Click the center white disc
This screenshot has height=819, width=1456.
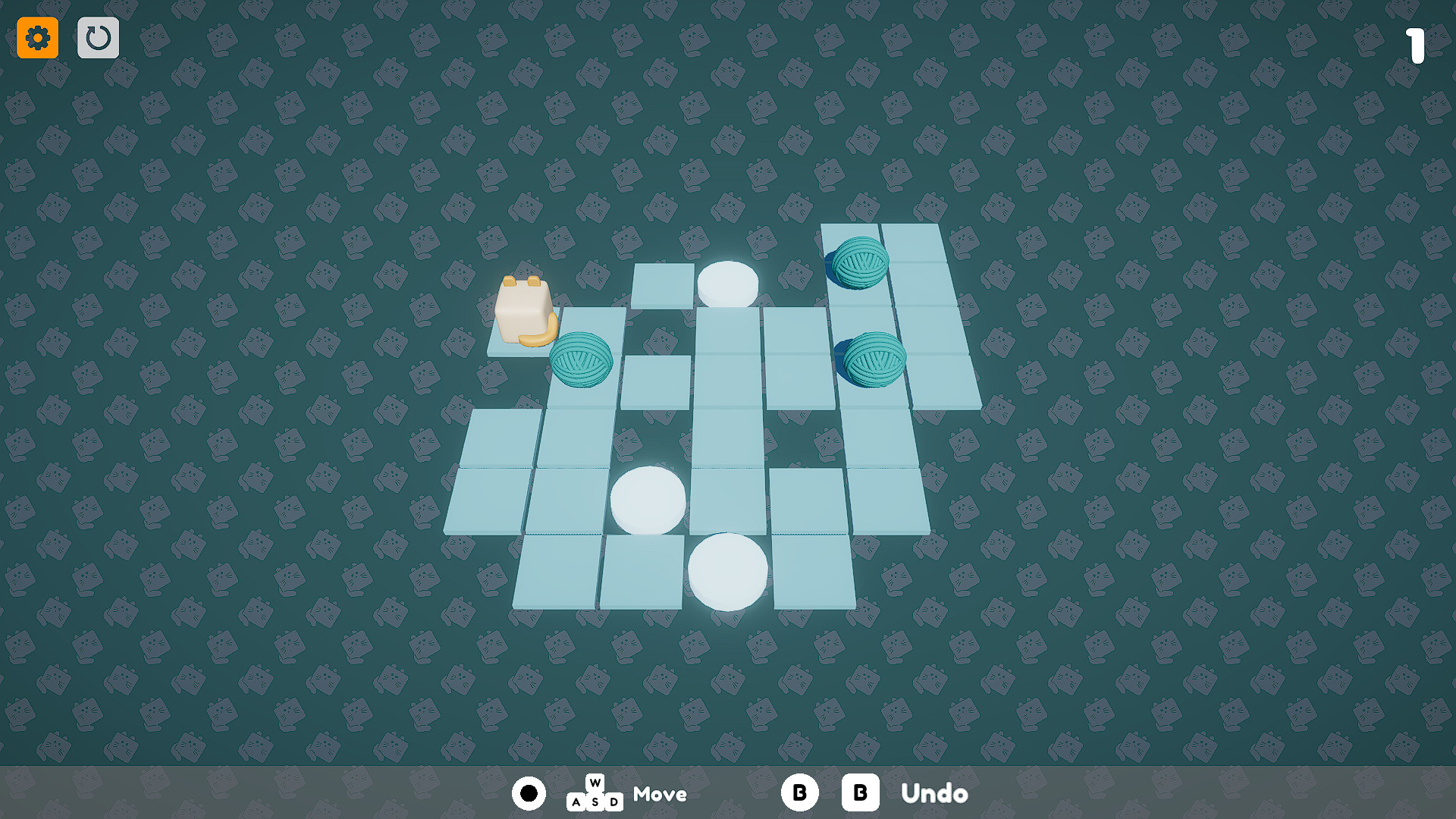point(648,500)
